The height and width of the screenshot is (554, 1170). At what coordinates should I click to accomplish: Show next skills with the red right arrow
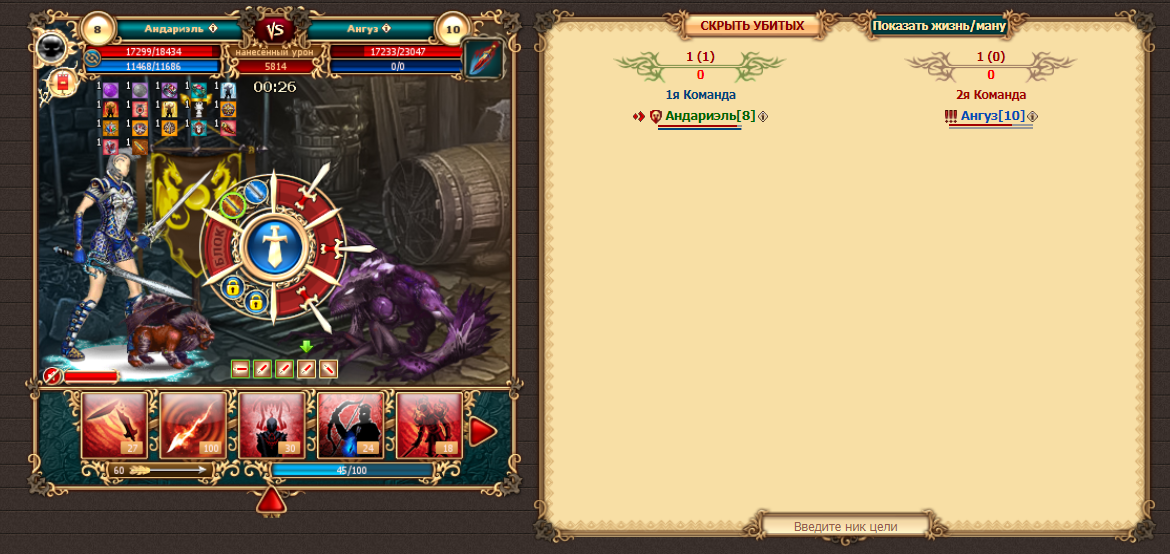tap(483, 431)
